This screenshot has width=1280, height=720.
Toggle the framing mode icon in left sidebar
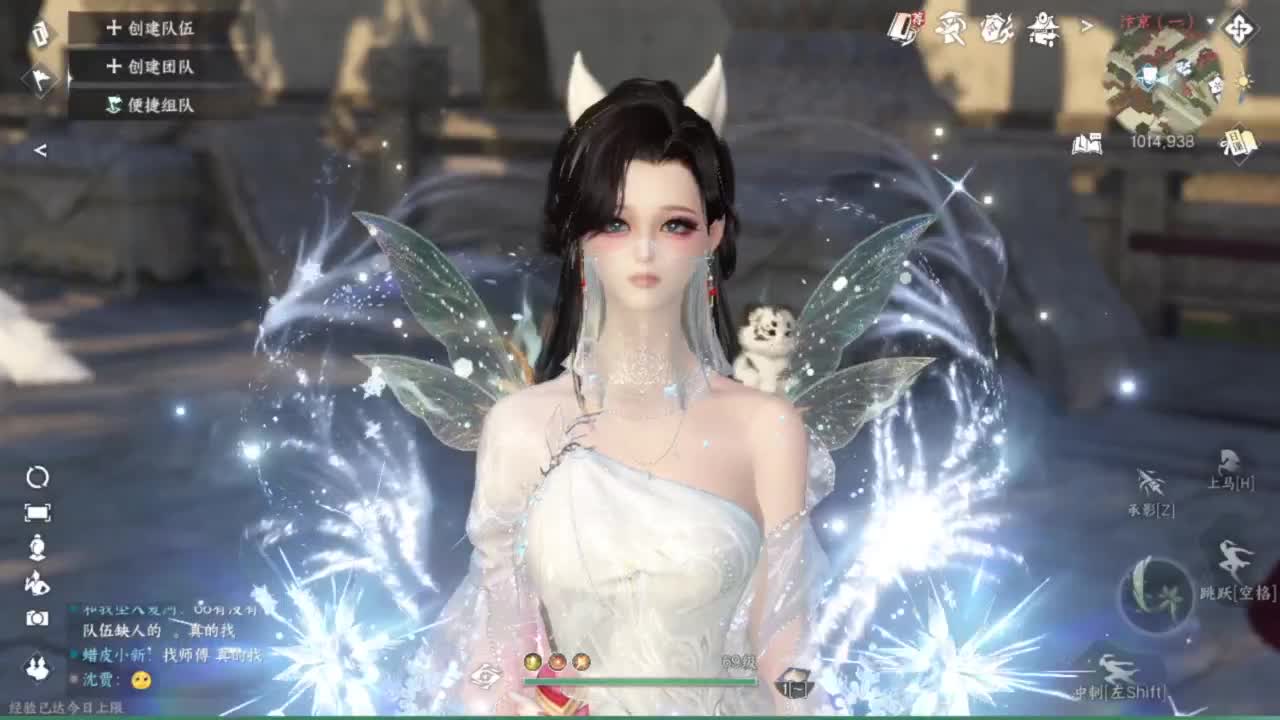pyautogui.click(x=37, y=511)
